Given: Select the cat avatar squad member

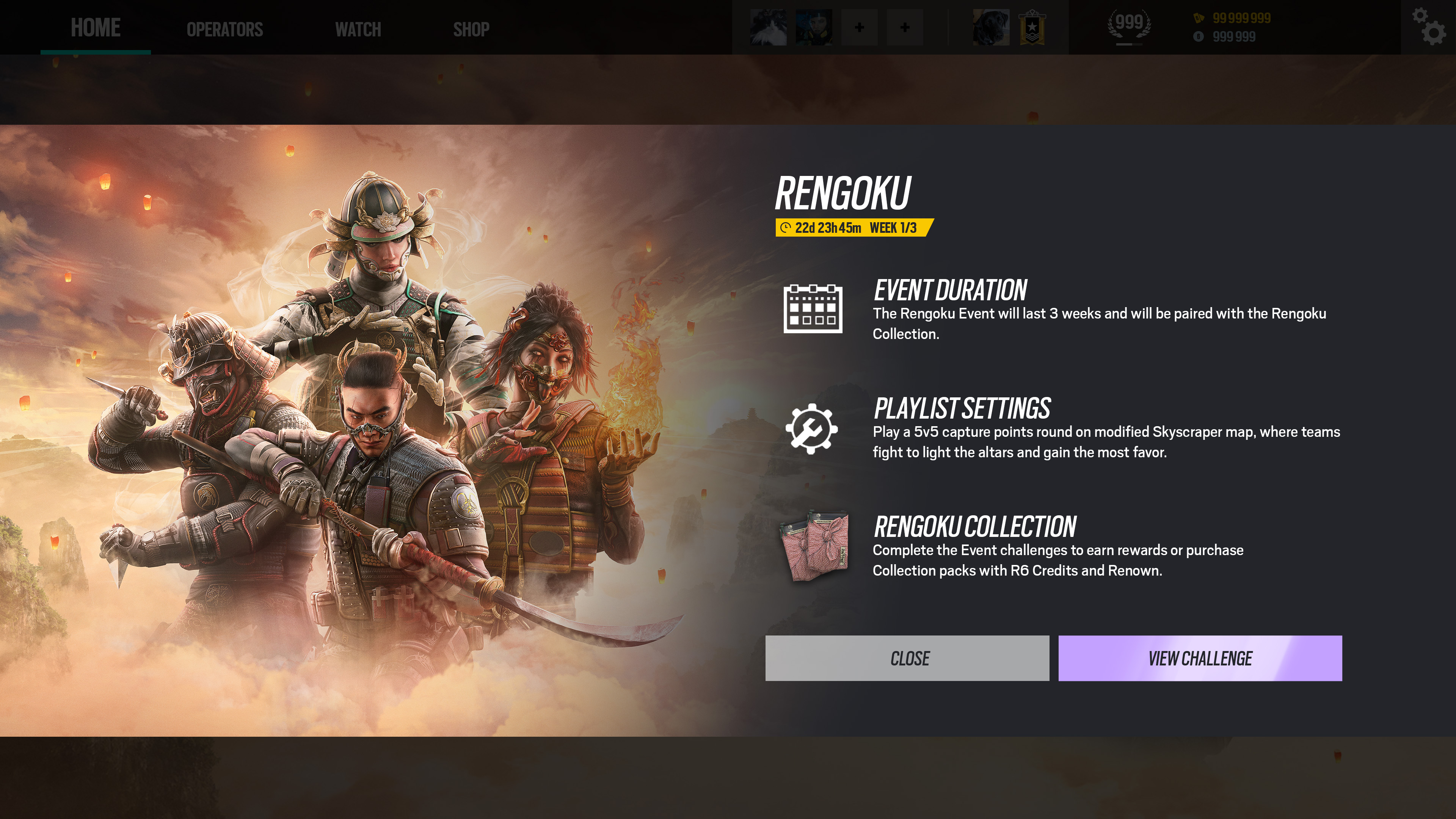Looking at the screenshot, I should (768, 27).
